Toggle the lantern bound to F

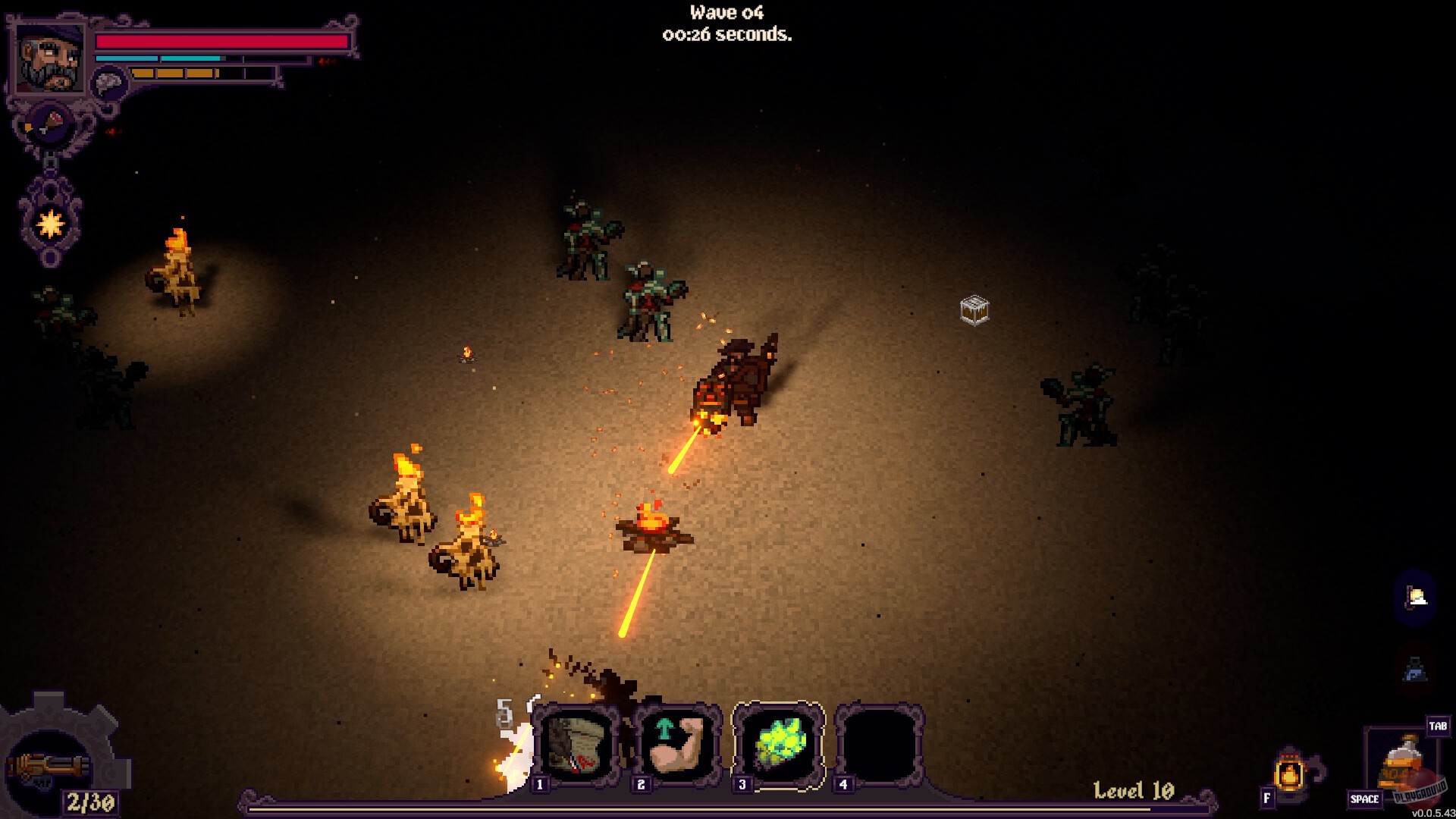coord(1289,773)
